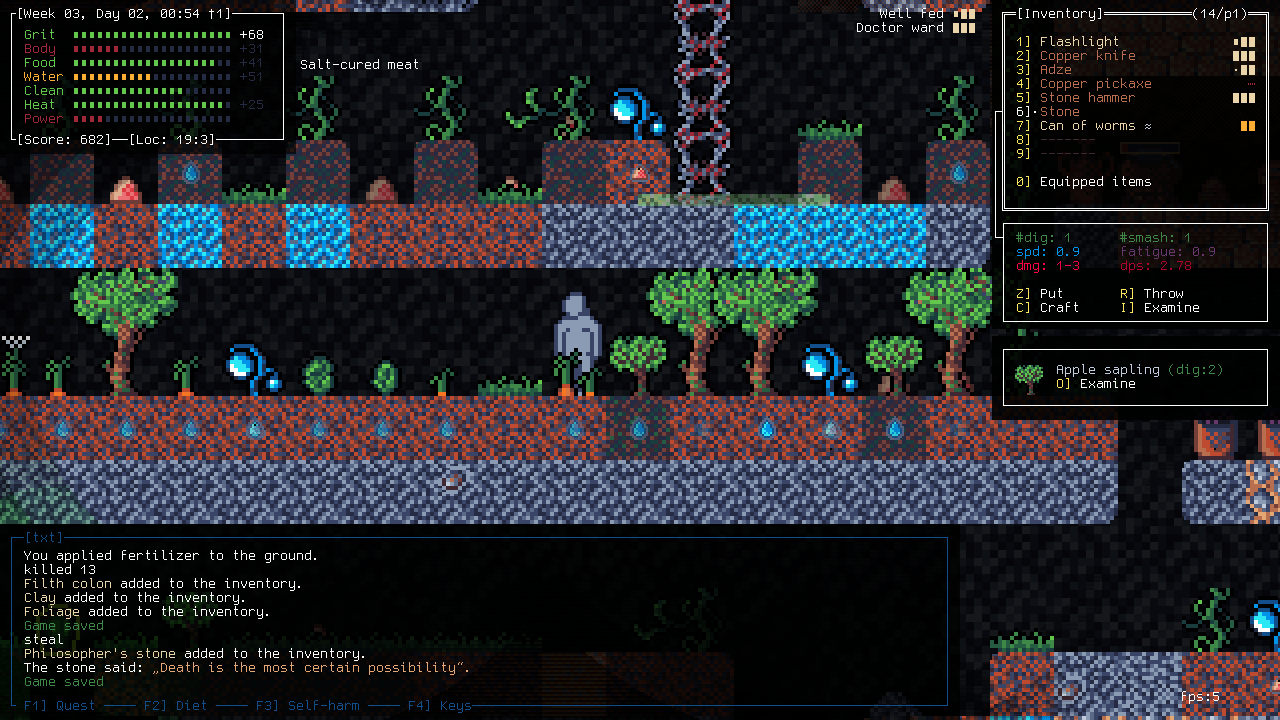The image size is (1280, 720).
Task: Select the Adze inventory row
Action: coord(1055,70)
